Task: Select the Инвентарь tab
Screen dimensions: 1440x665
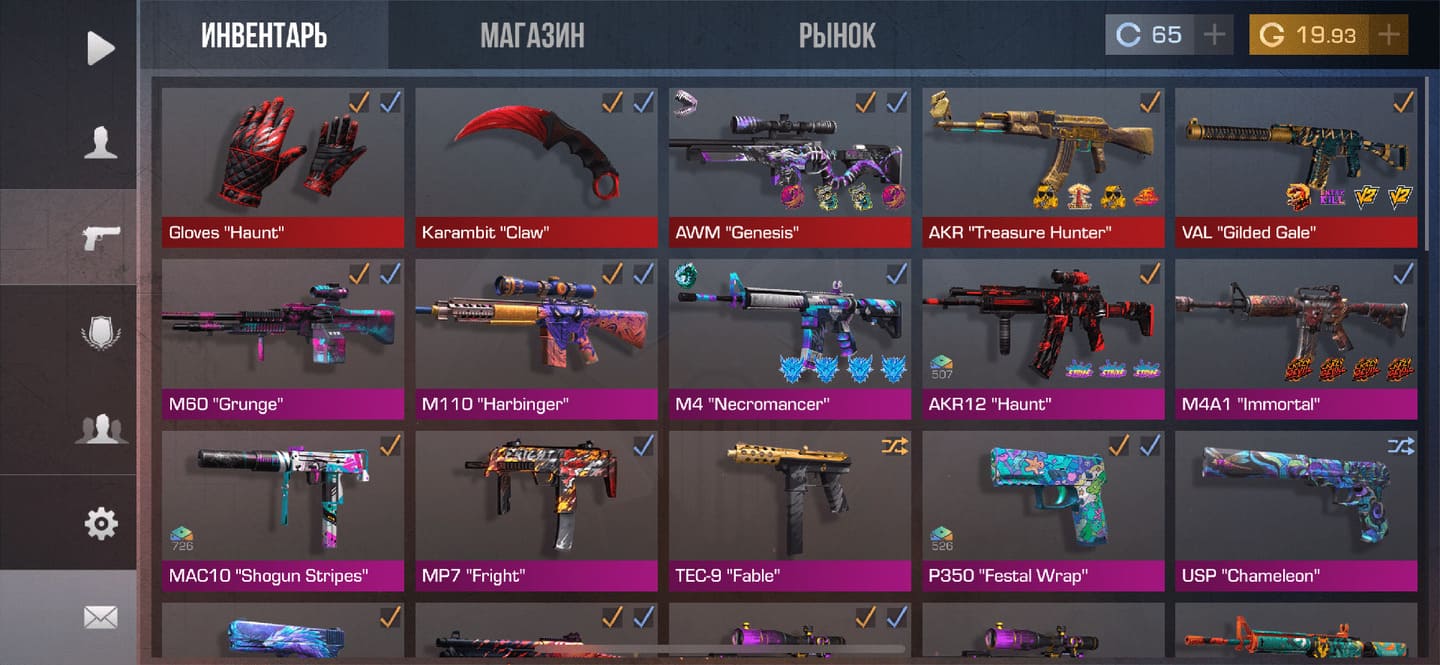Action: pos(264,36)
